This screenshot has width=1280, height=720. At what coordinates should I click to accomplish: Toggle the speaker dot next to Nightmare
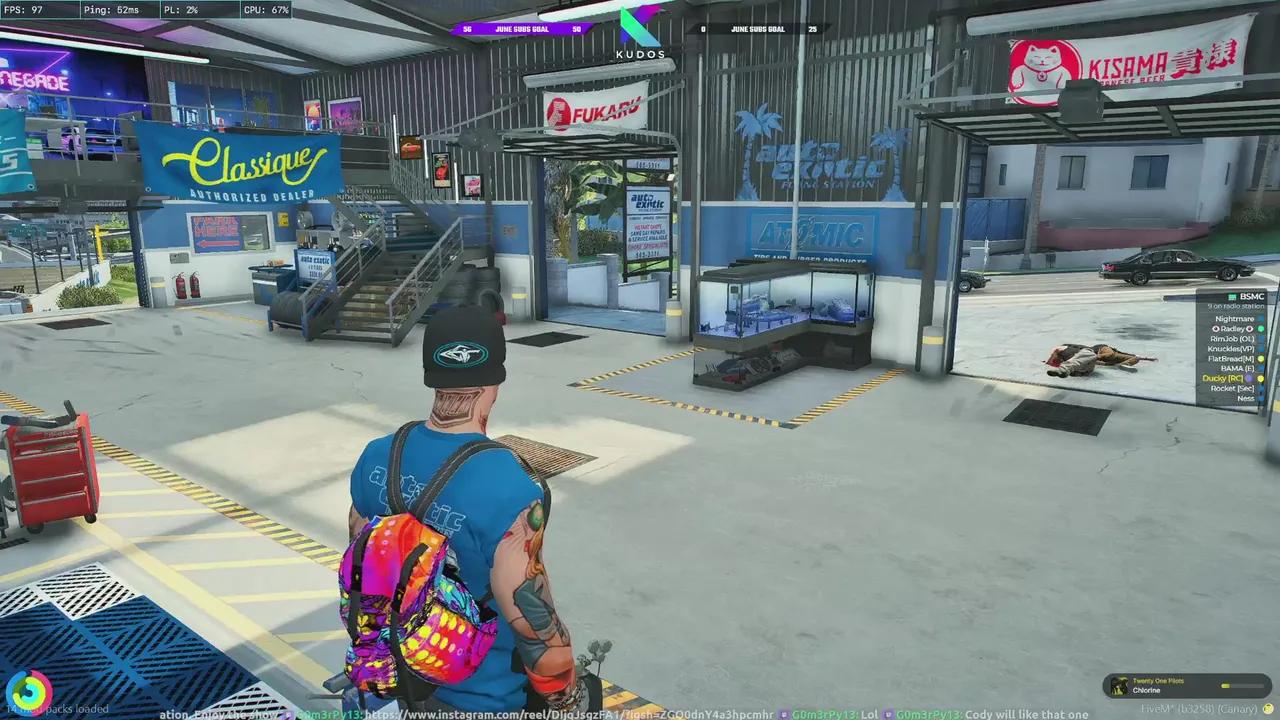coord(1260,319)
